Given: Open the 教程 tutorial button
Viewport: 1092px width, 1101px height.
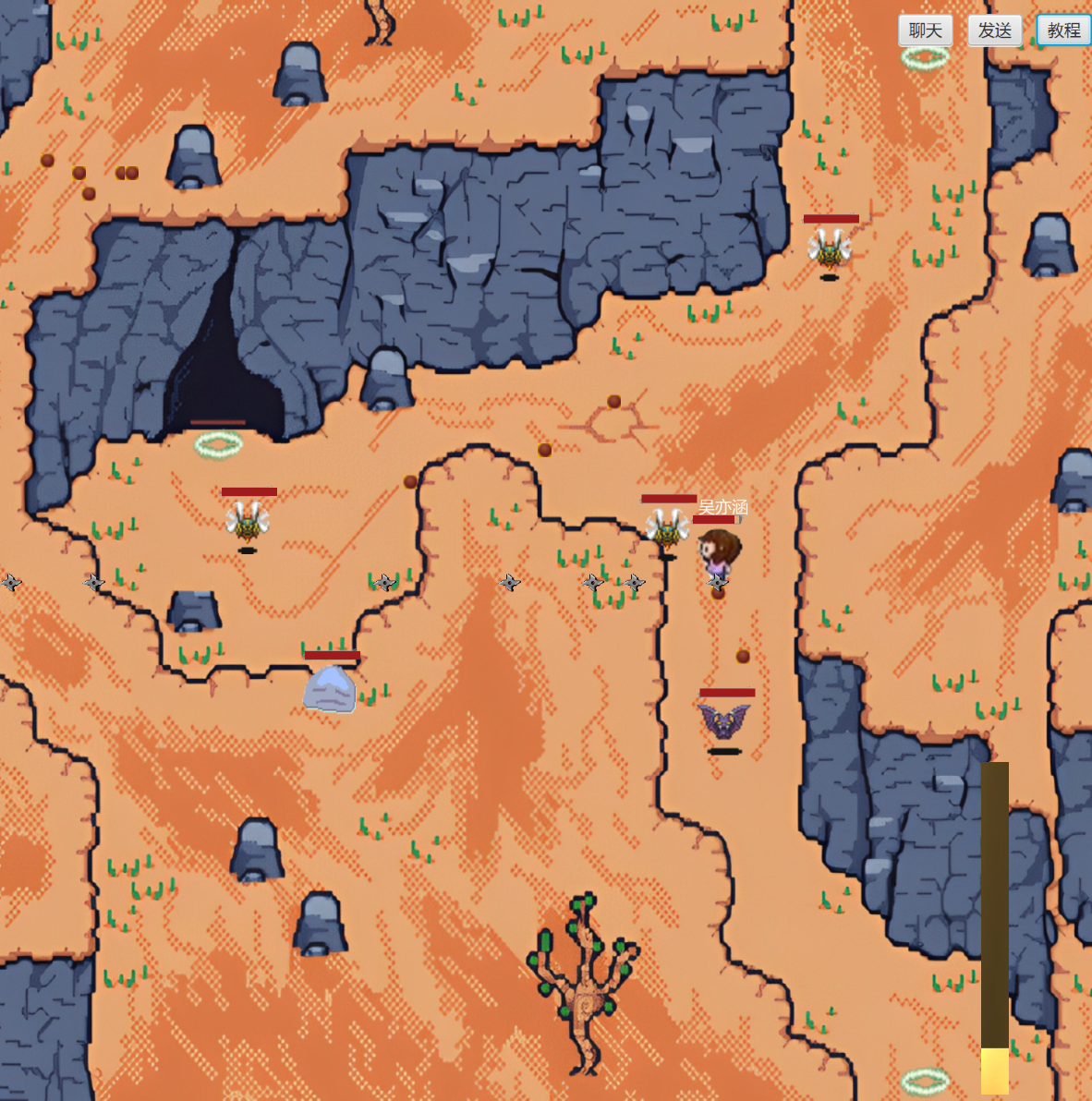Looking at the screenshot, I should [x=1063, y=30].
